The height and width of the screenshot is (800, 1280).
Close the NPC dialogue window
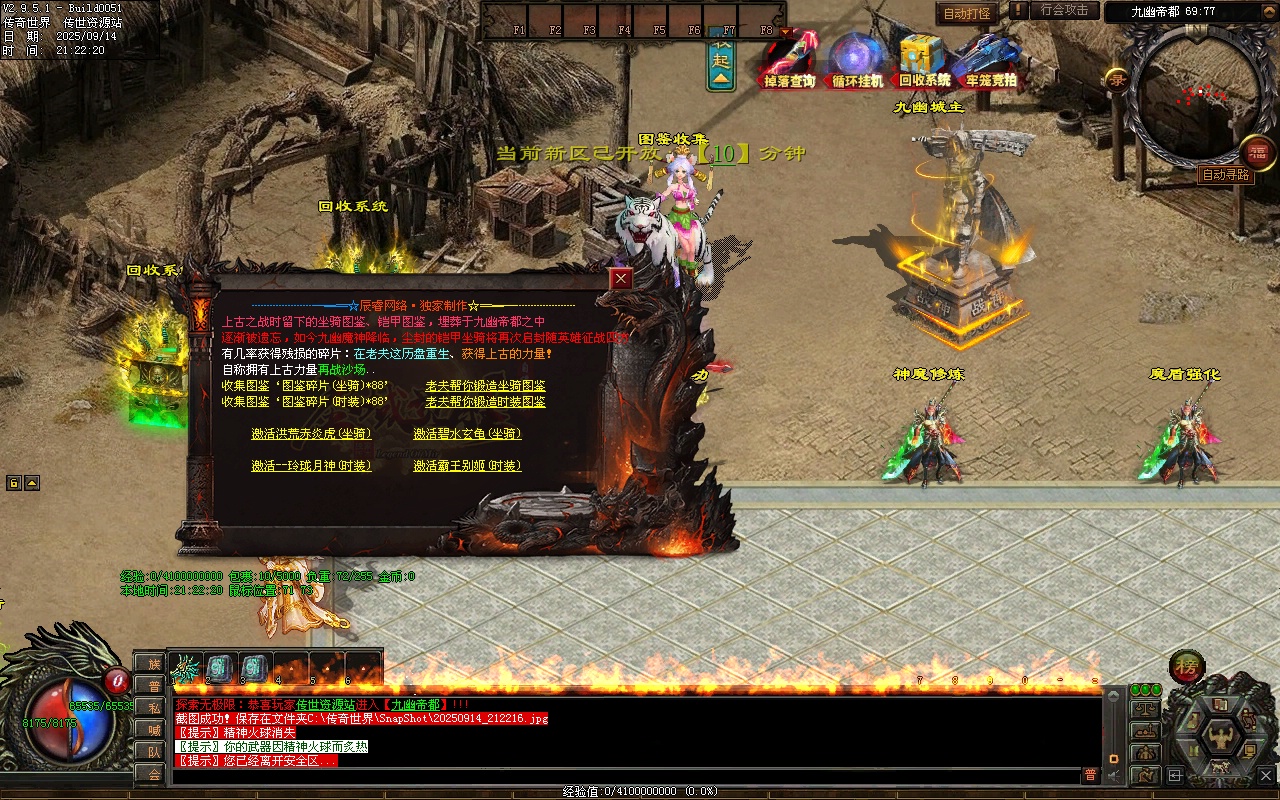(622, 279)
